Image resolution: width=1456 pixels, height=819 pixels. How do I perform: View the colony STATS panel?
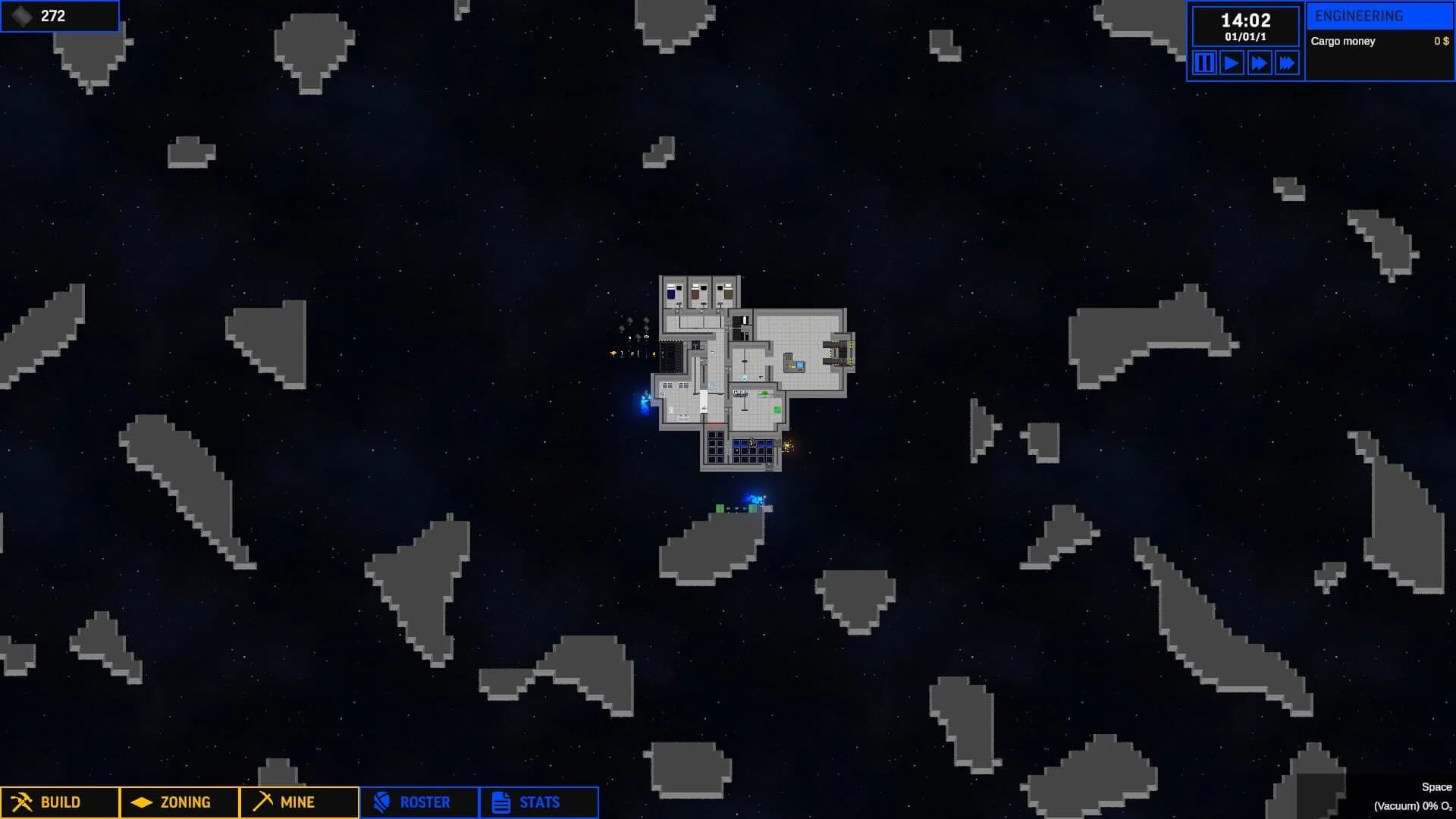[x=538, y=802]
